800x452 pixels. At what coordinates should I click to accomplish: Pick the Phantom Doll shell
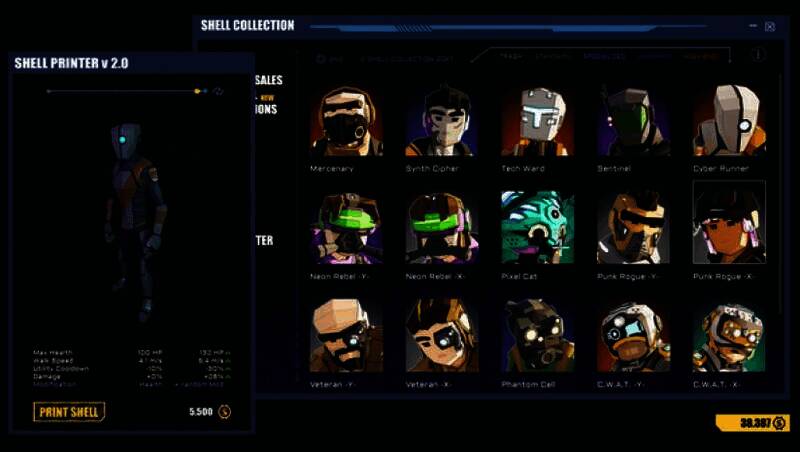tap(537, 335)
